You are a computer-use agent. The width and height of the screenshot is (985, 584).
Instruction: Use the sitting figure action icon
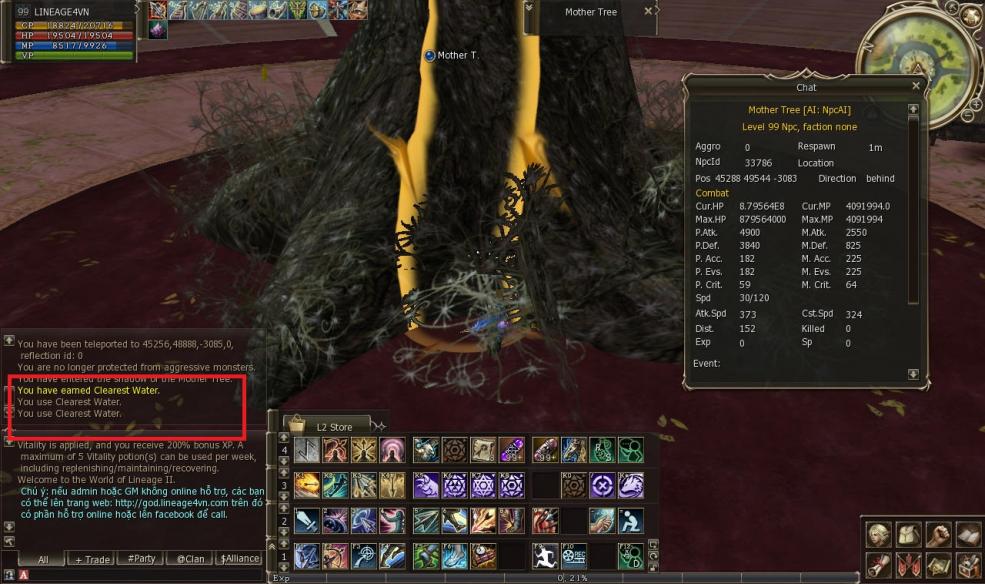[x=631, y=520]
